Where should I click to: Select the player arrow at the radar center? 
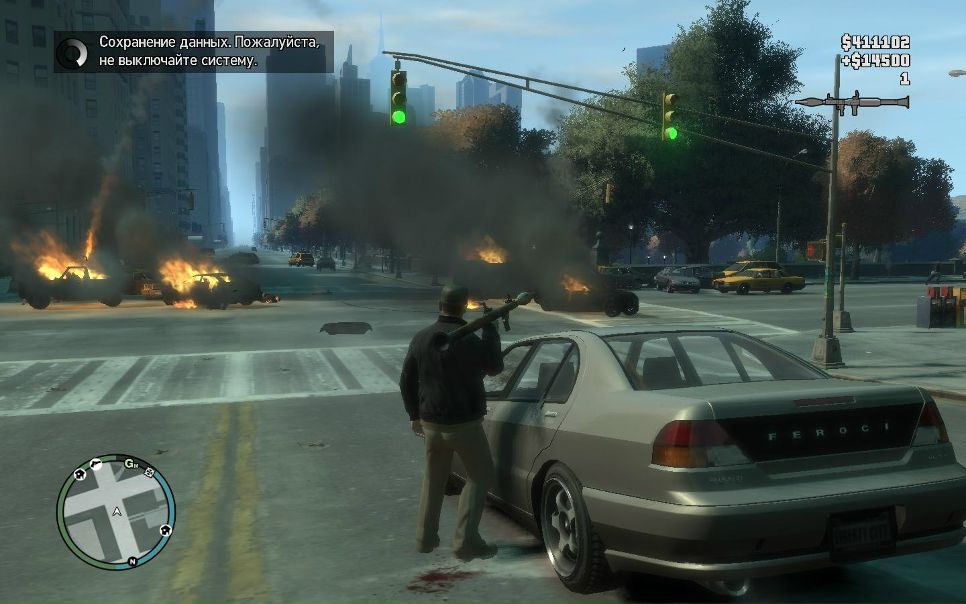click(118, 512)
